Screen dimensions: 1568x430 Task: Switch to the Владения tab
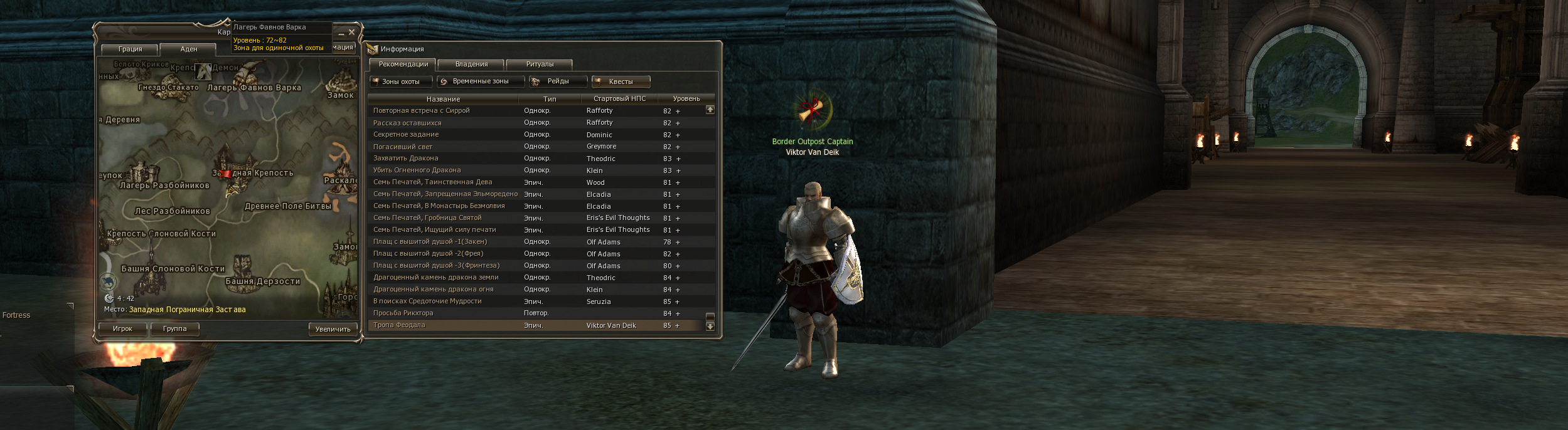[x=471, y=64]
